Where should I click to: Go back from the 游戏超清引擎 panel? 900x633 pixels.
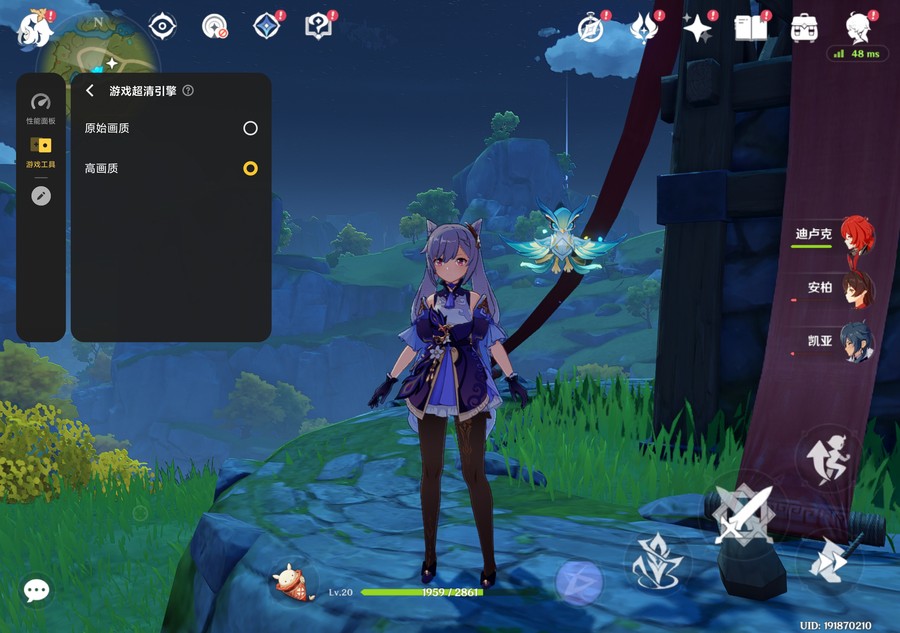pos(90,91)
